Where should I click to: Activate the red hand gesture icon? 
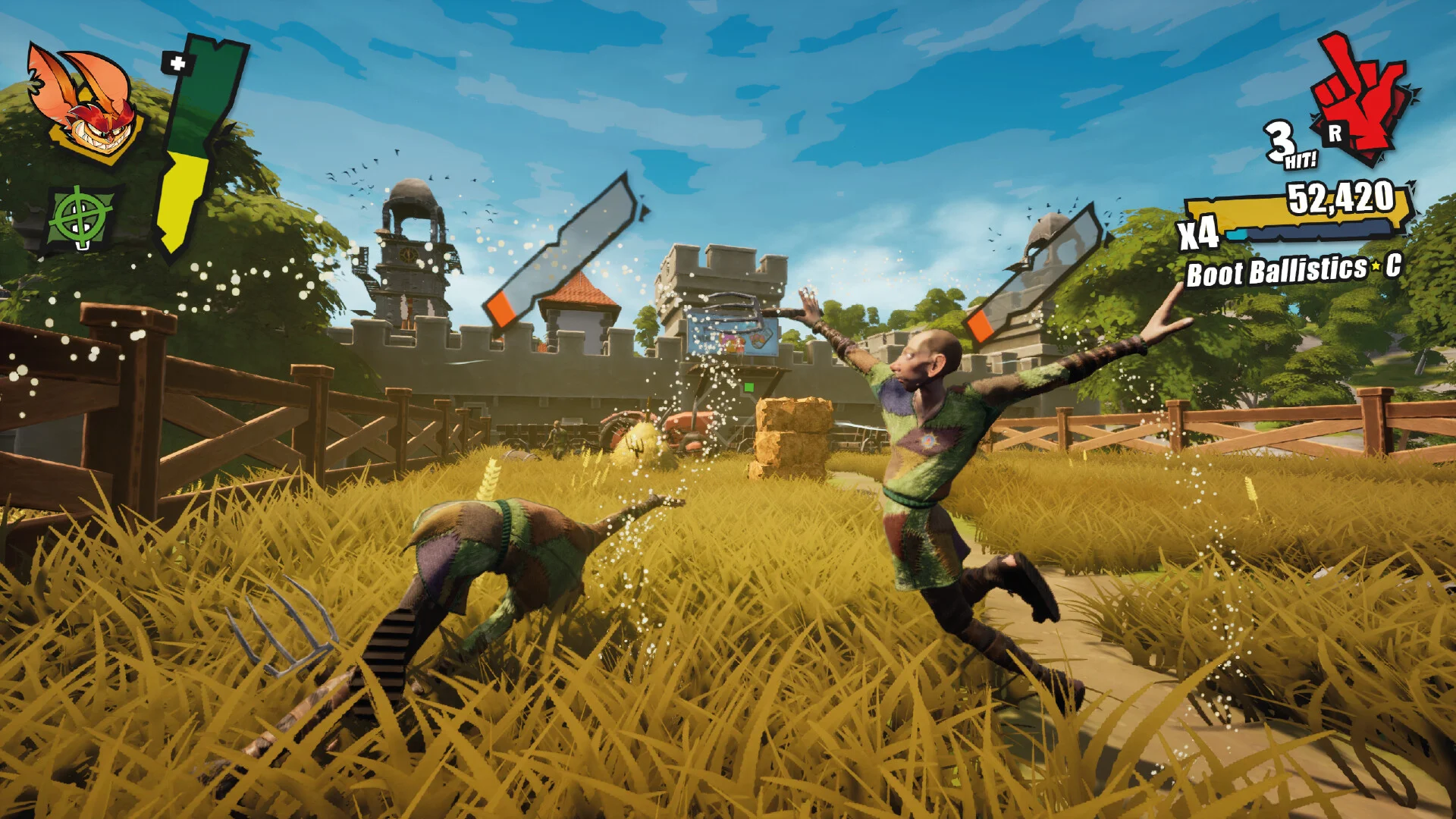pos(1363,101)
